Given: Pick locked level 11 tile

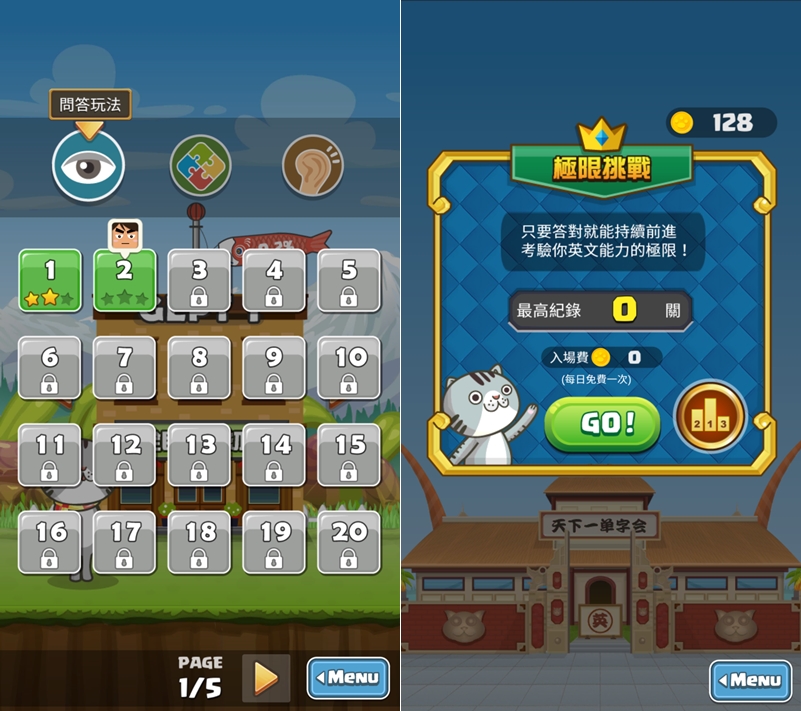Looking at the screenshot, I should [x=50, y=455].
